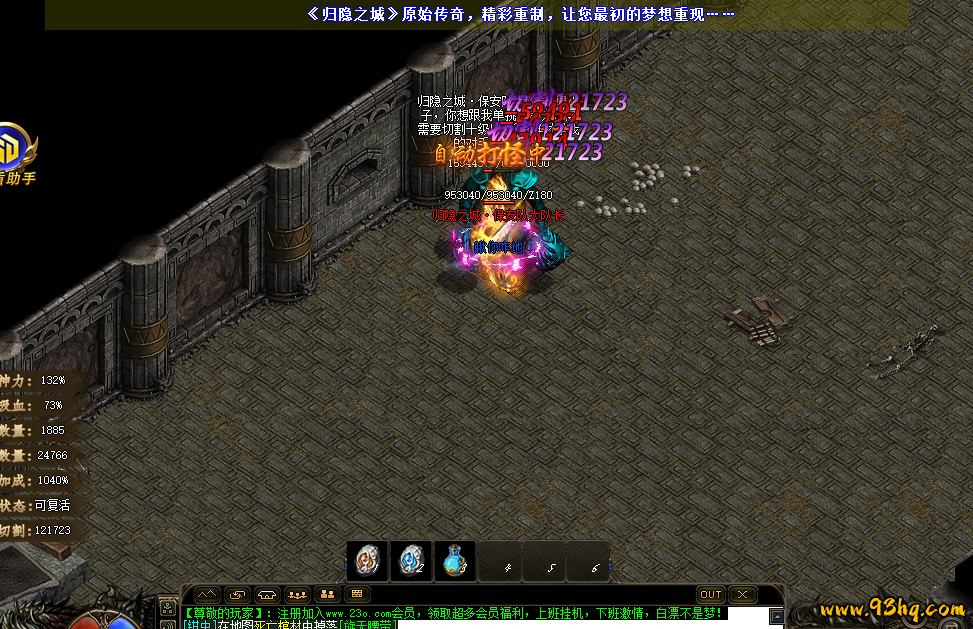Click the helmet-shaped icon on chat bar

(x=267, y=594)
